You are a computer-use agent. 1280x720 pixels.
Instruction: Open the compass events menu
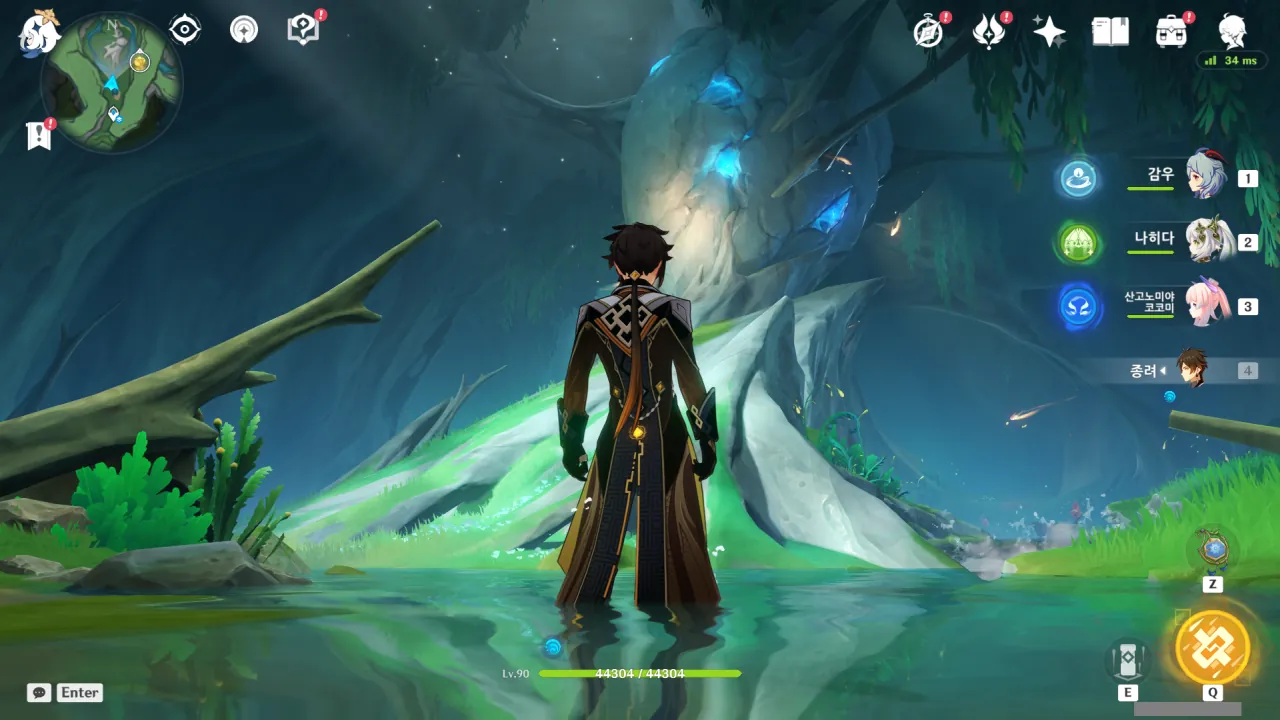928,32
